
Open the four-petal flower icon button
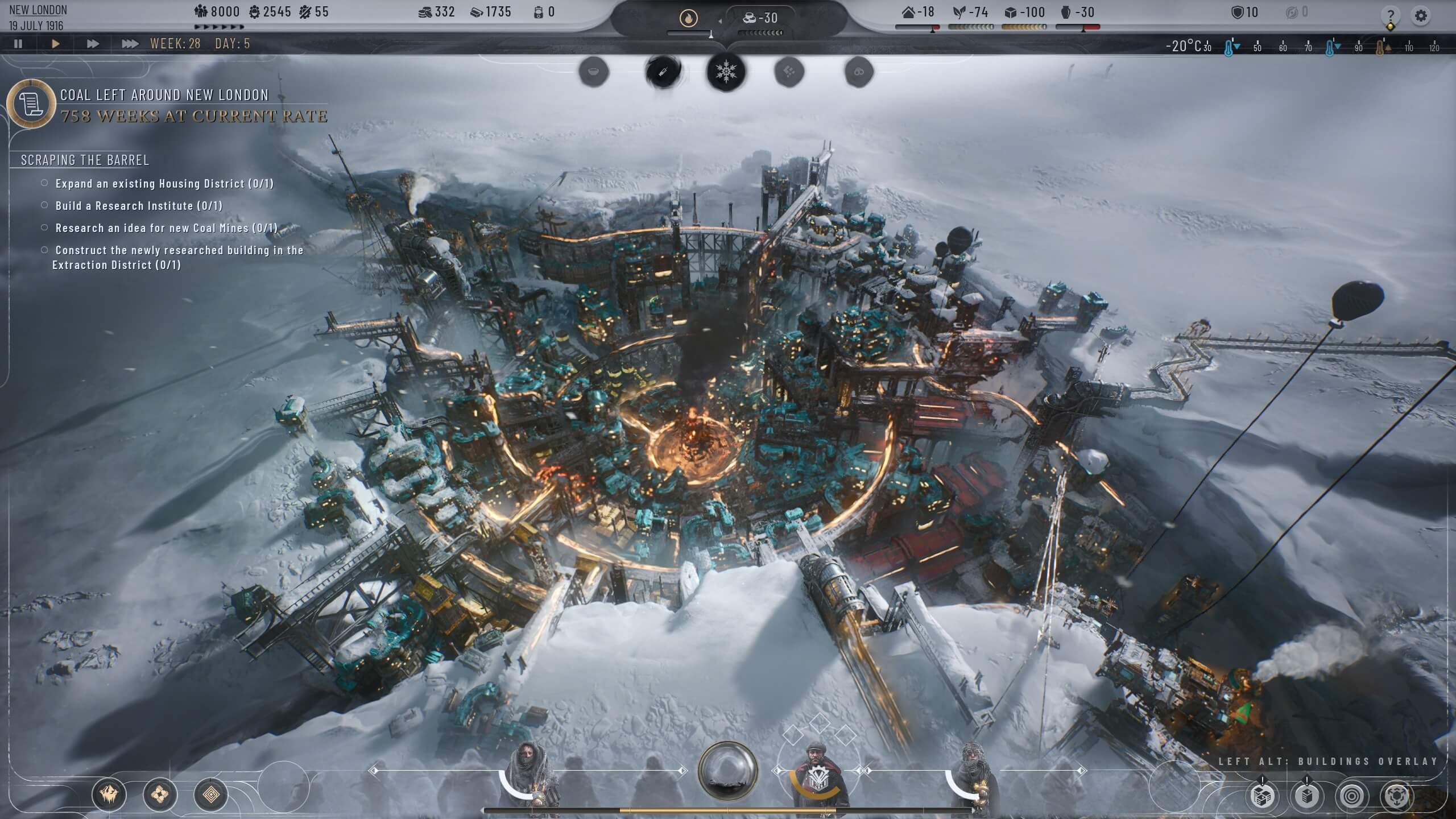[x=160, y=794]
